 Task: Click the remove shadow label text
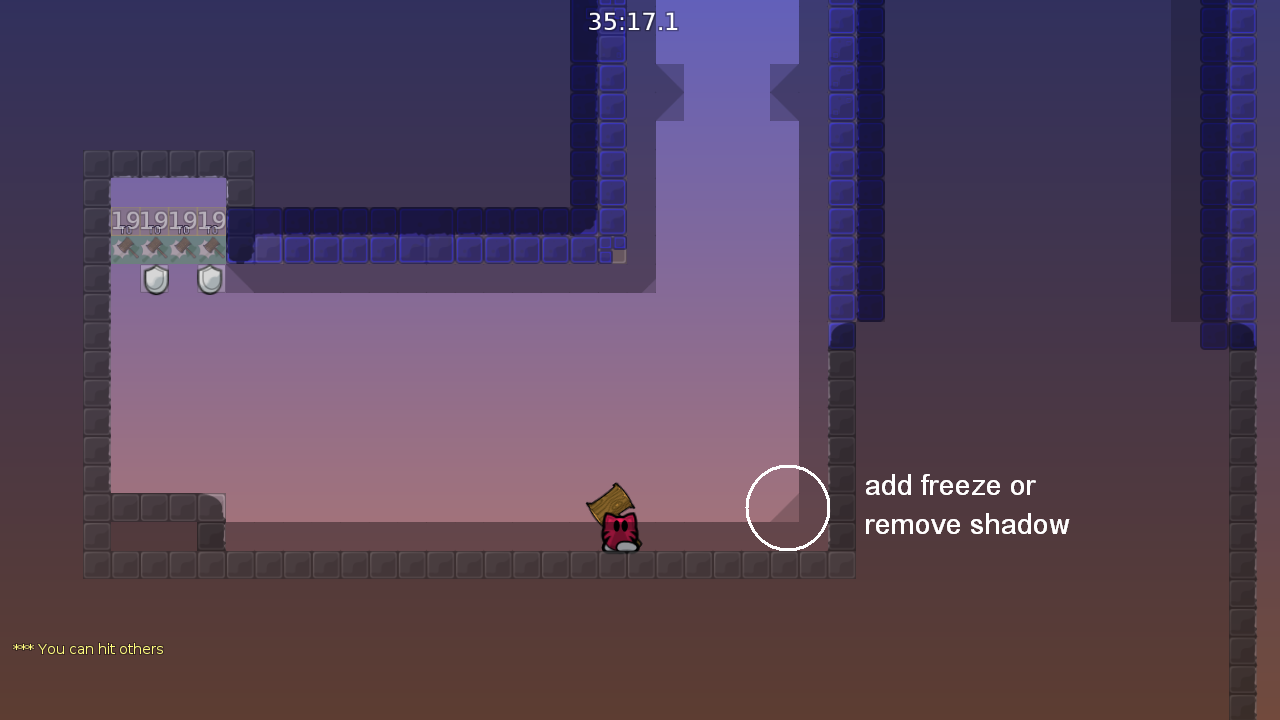tap(966, 524)
